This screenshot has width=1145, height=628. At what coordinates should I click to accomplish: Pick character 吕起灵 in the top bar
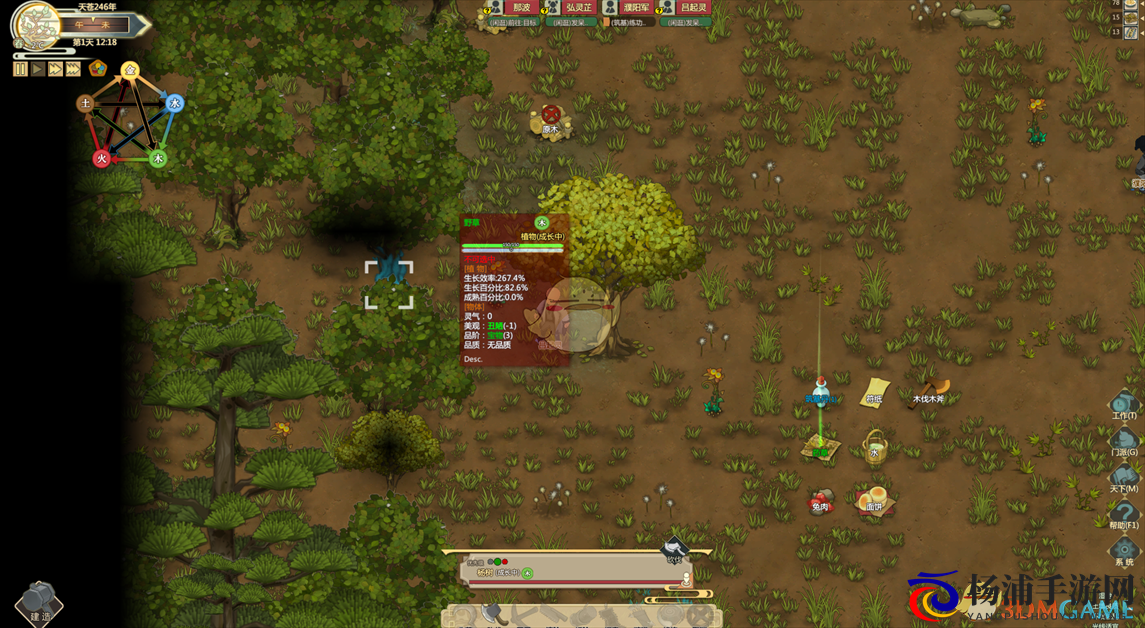(692, 8)
